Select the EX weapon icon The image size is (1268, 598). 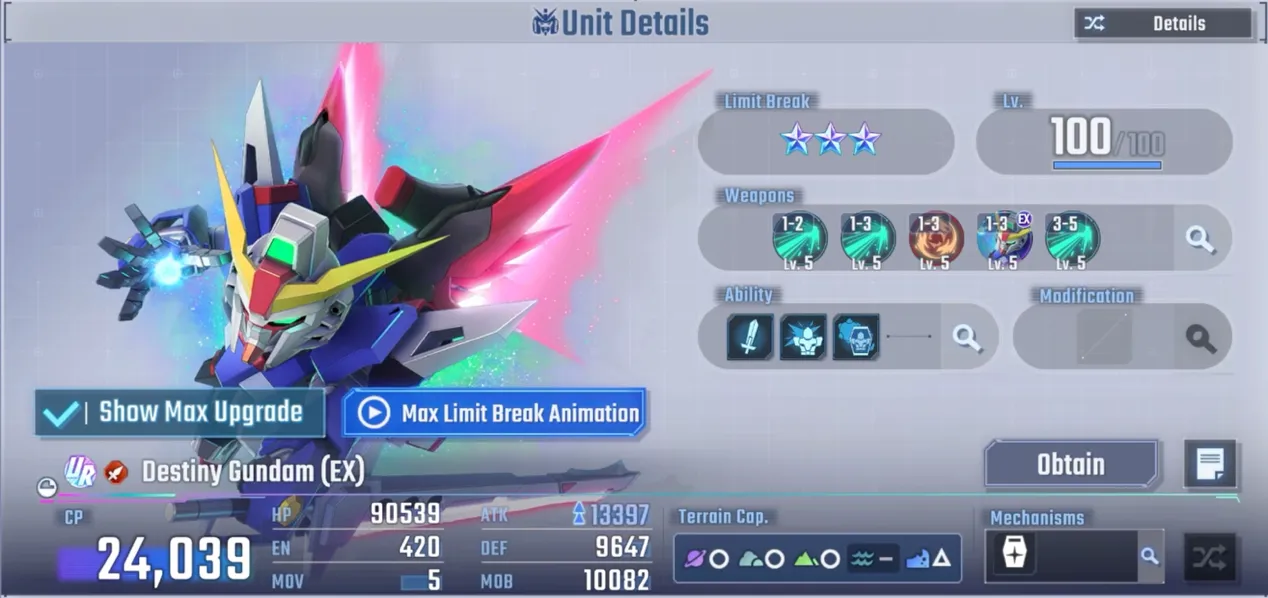(x=1004, y=239)
